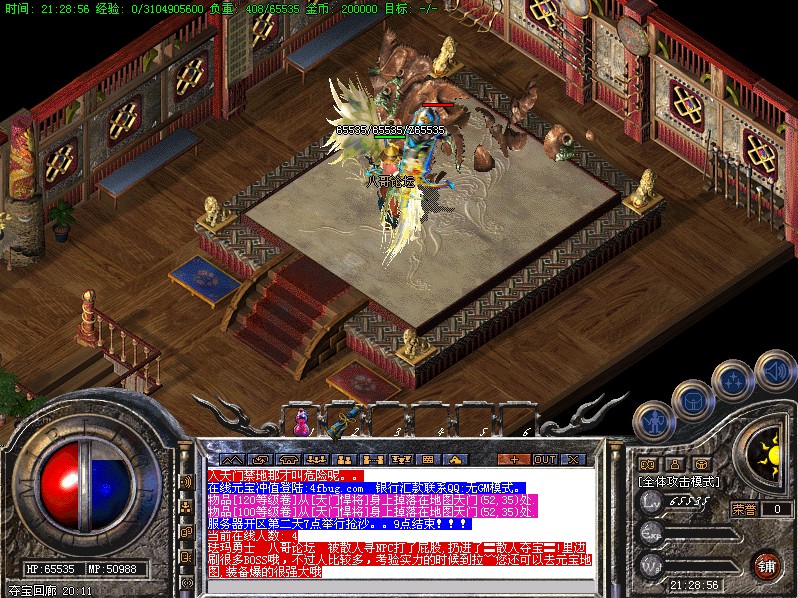
Task: Click the grid icon on the chat toolbar
Action: (428, 459)
